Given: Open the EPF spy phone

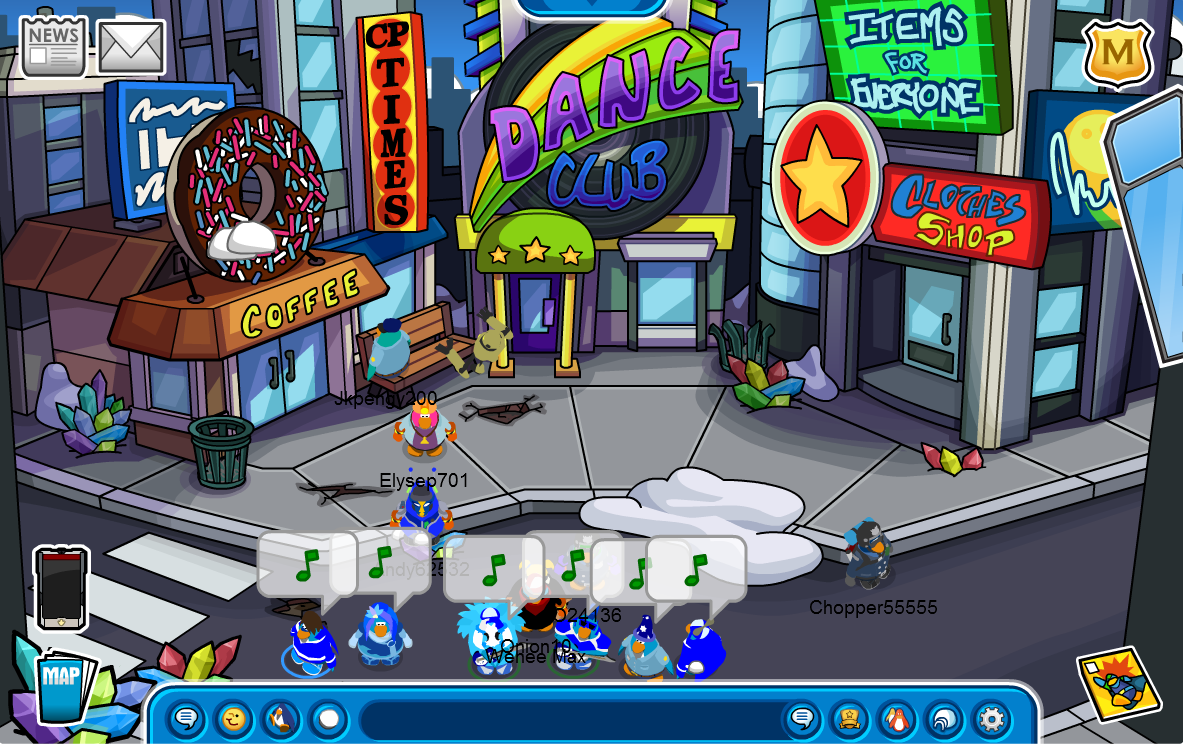Looking at the screenshot, I should pos(61,588).
